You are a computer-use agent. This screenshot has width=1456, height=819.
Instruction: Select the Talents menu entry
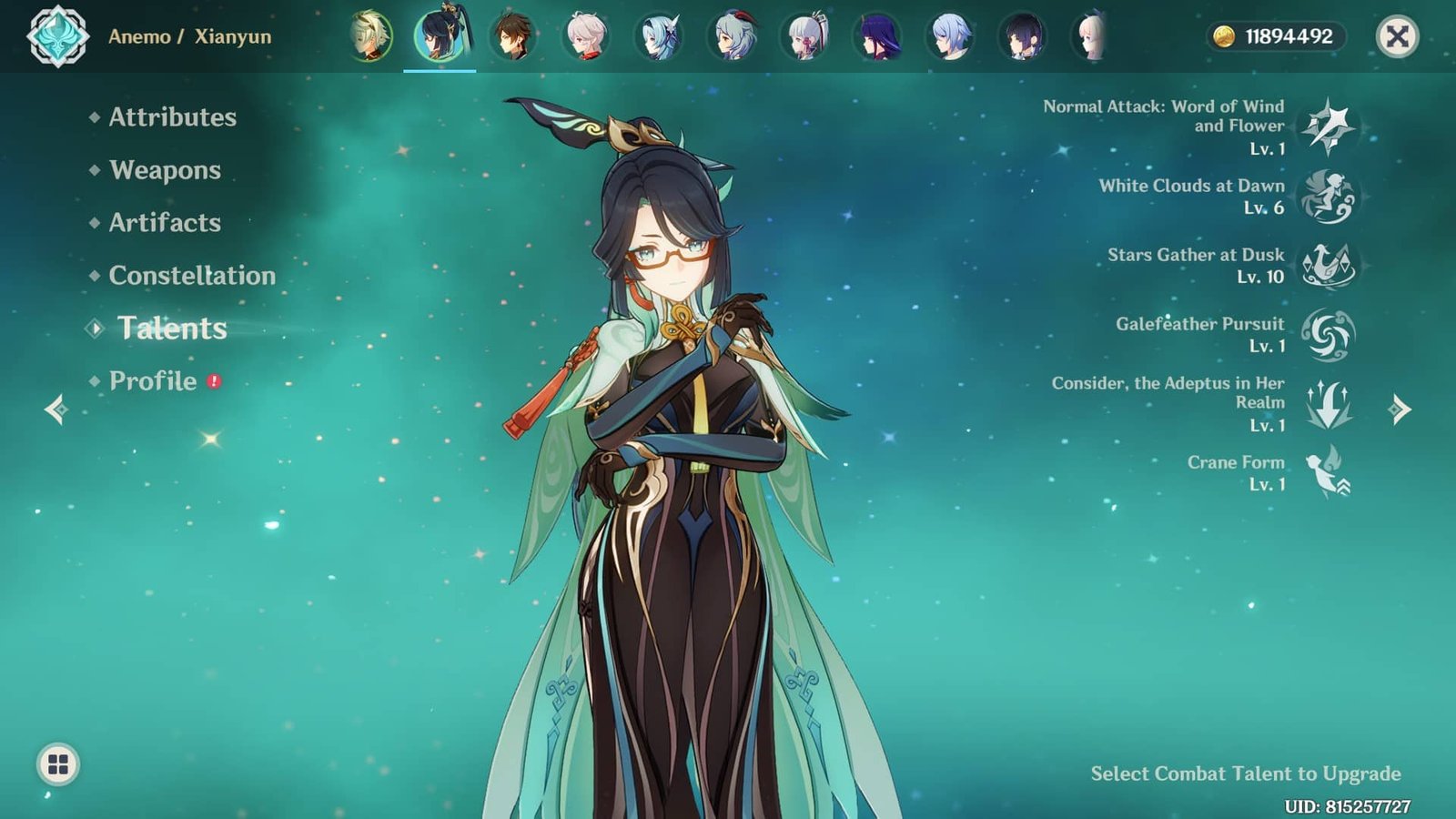coord(173,329)
